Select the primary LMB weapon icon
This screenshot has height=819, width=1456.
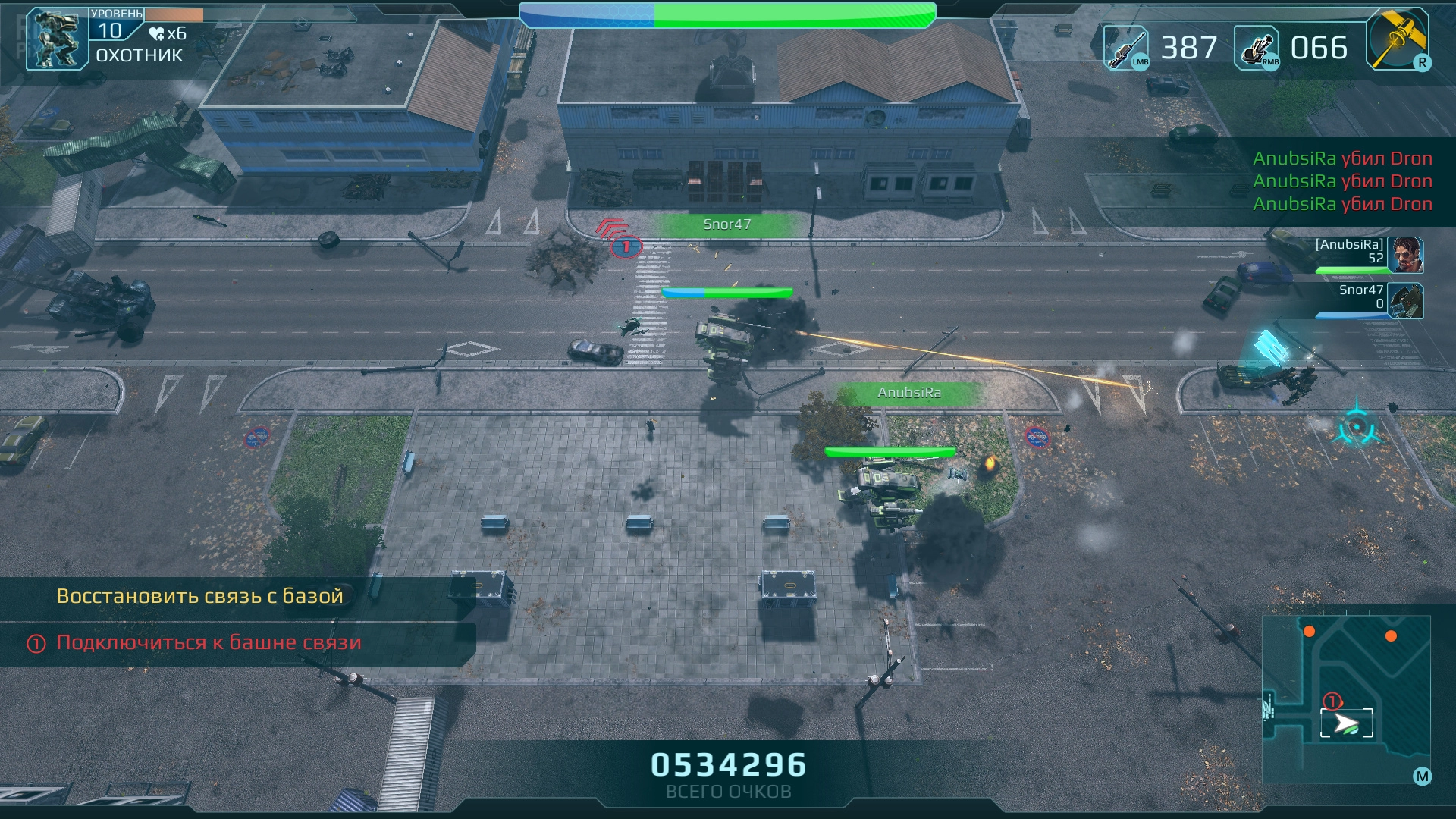click(x=1125, y=48)
